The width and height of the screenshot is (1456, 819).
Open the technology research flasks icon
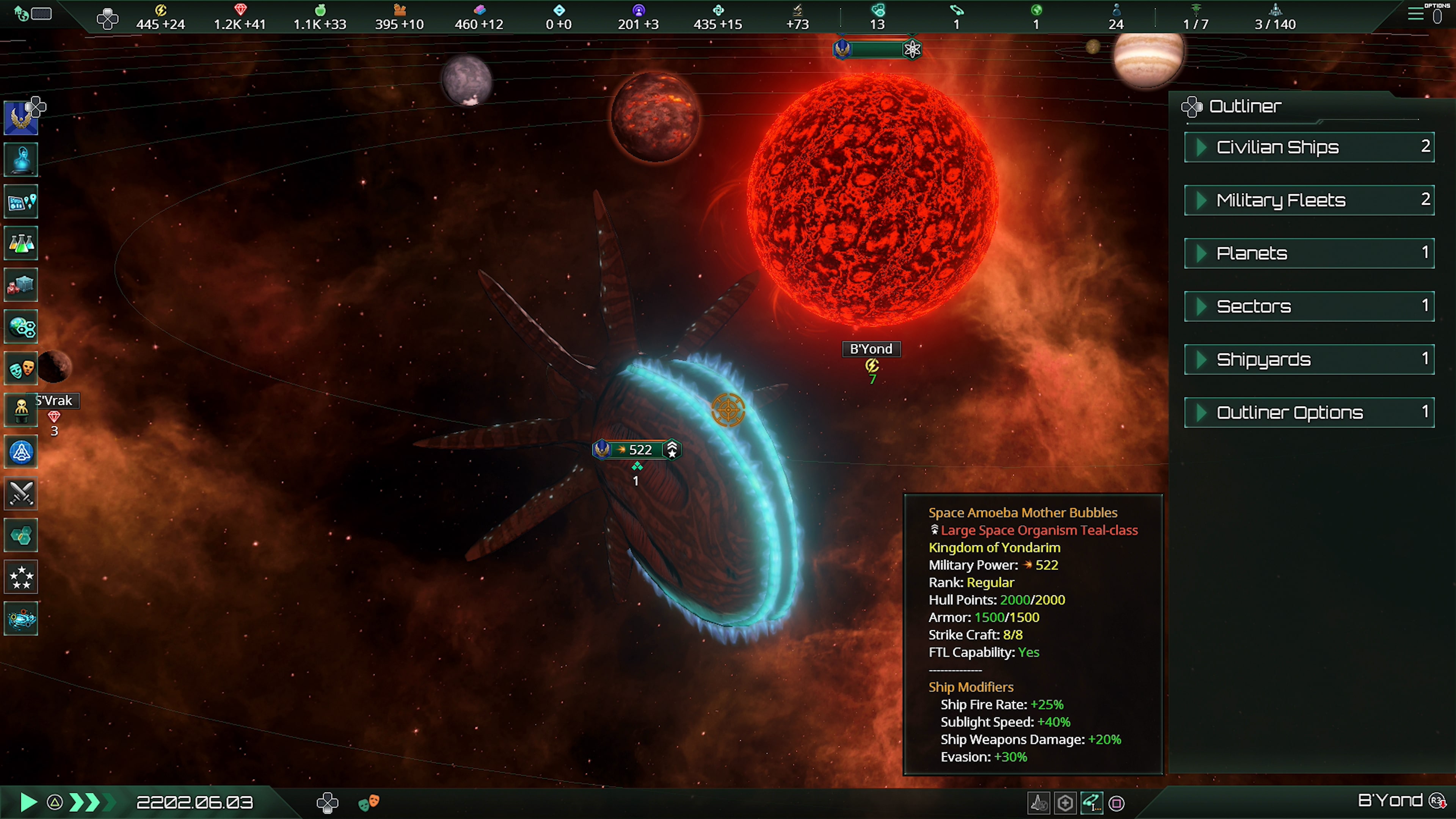pyautogui.click(x=21, y=243)
